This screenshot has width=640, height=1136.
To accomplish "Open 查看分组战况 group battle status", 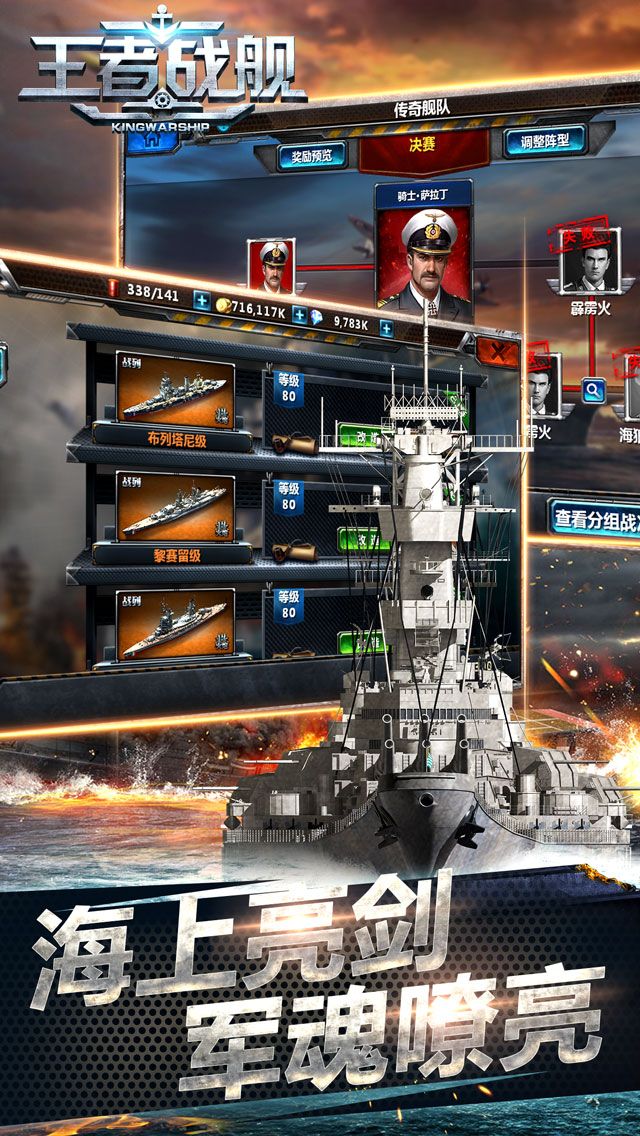I will point(595,517).
